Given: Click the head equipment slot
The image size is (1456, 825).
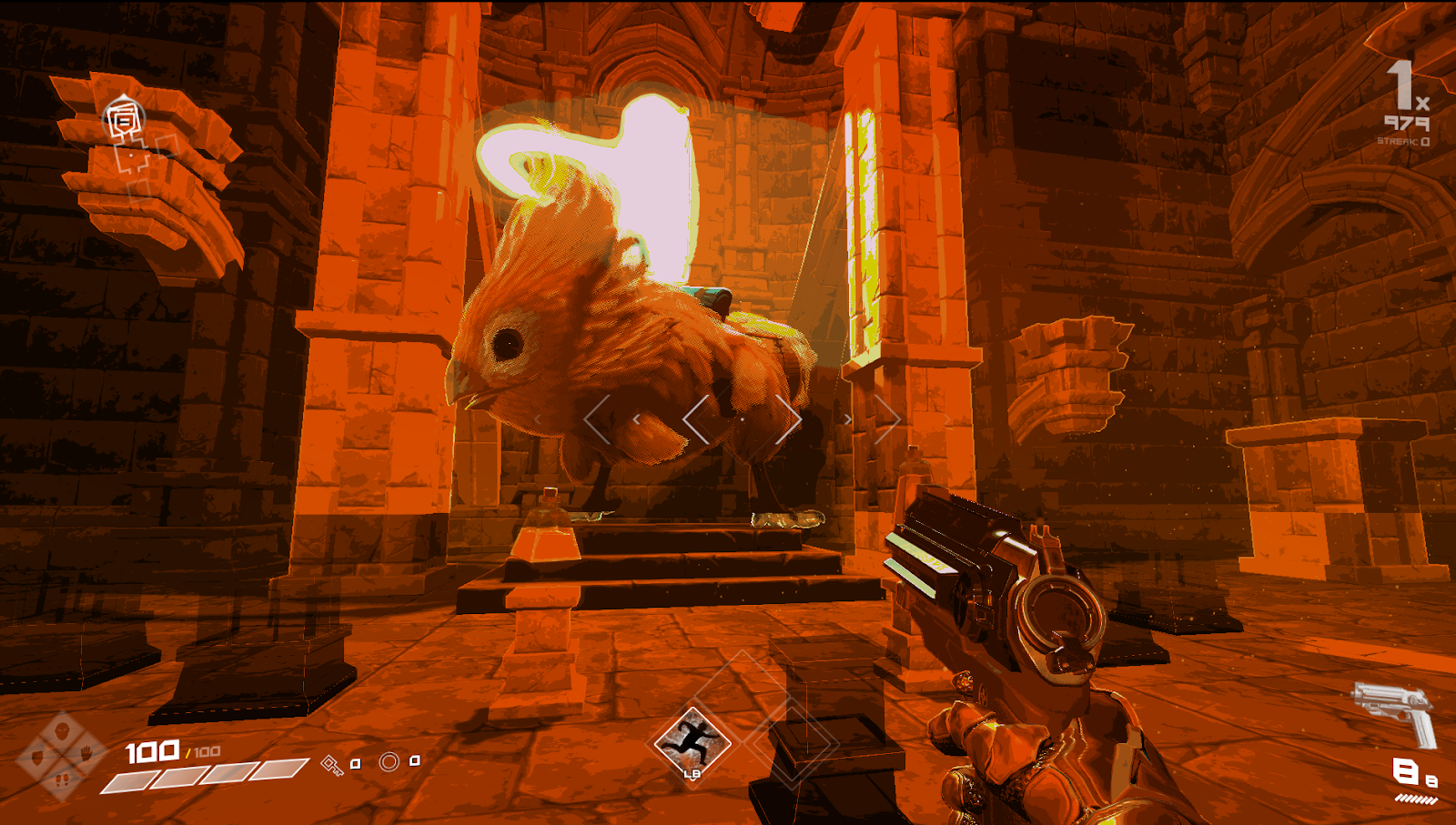Looking at the screenshot, I should 62,730.
